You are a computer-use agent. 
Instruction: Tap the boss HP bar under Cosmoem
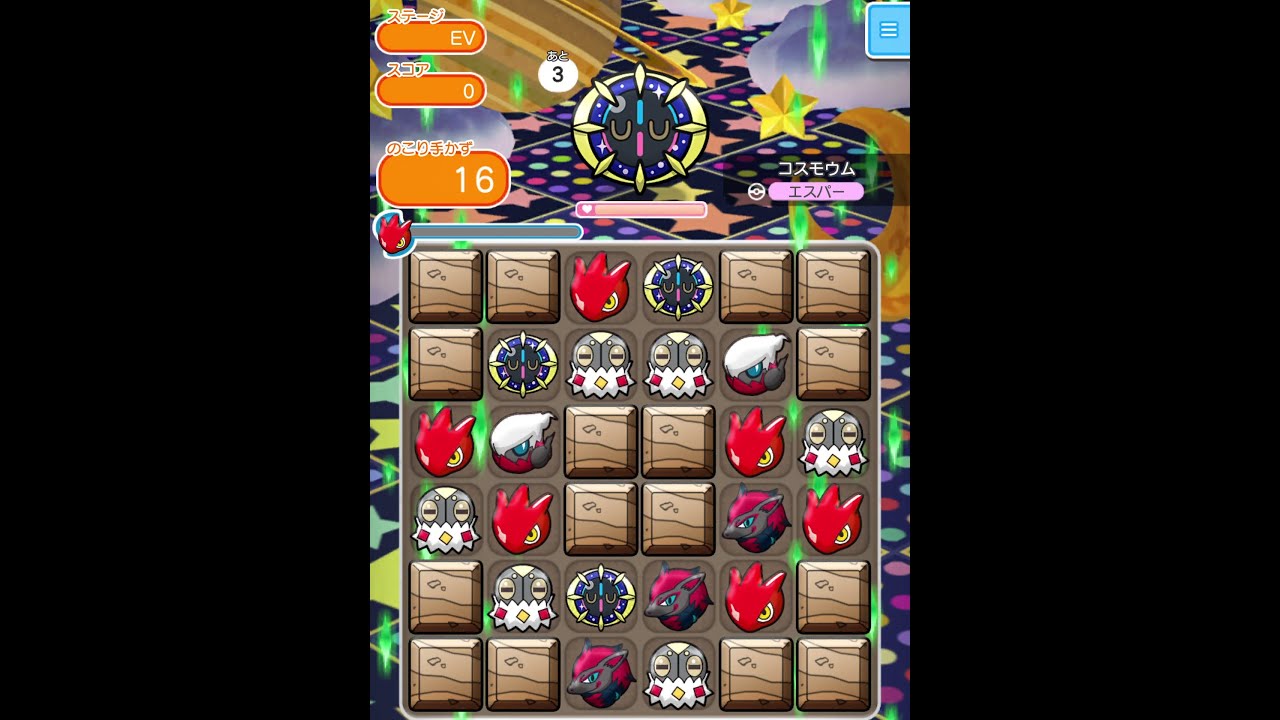pos(642,208)
